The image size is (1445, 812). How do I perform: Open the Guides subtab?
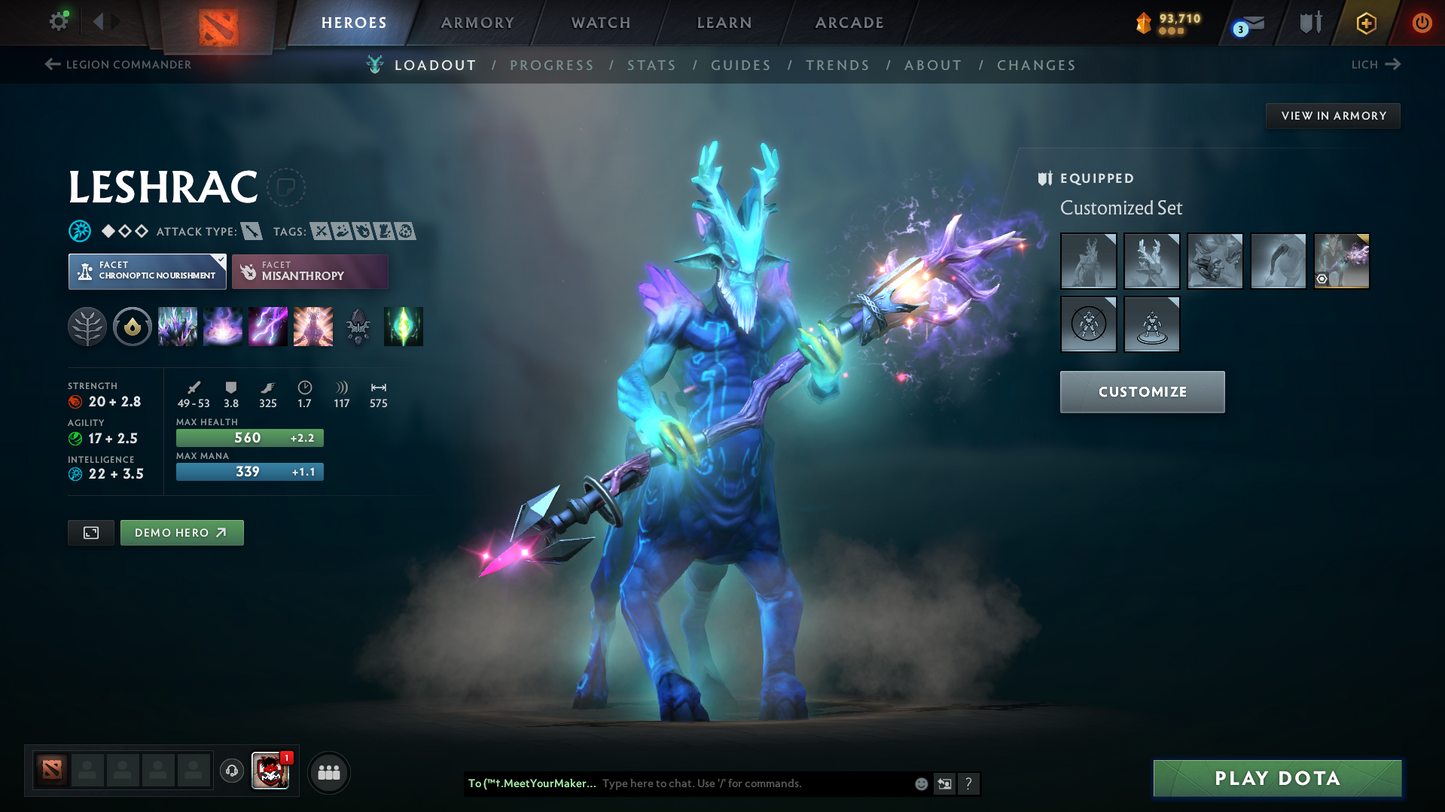[741, 65]
